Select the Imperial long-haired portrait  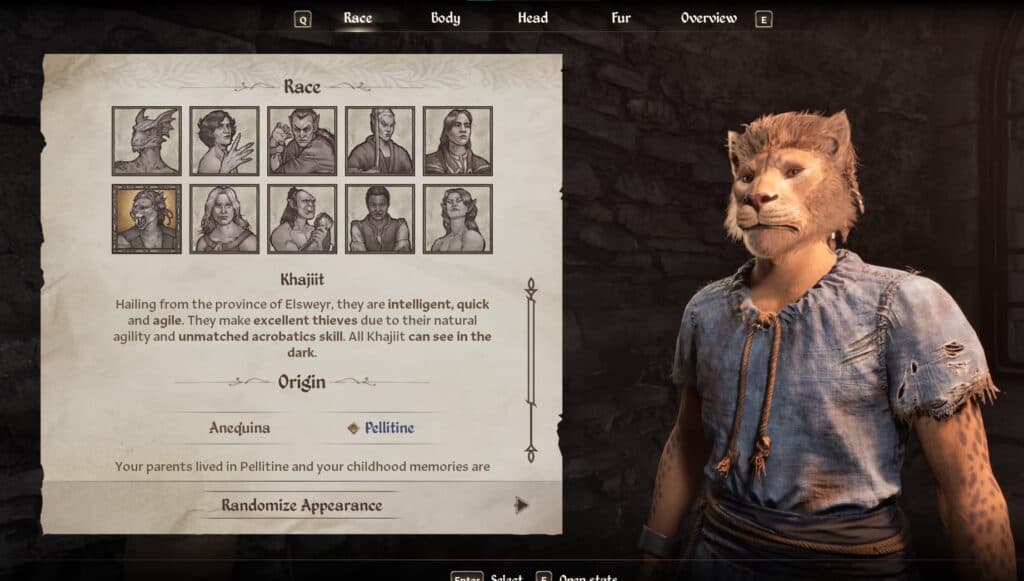[458, 141]
